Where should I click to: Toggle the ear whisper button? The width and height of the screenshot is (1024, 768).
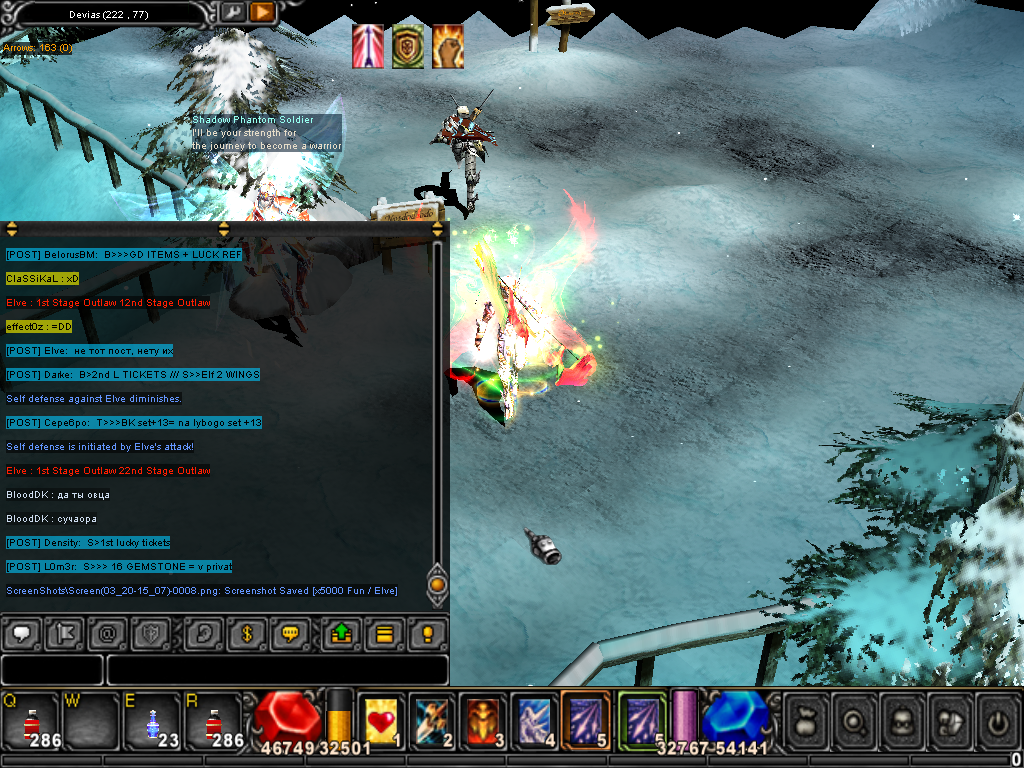pos(203,634)
